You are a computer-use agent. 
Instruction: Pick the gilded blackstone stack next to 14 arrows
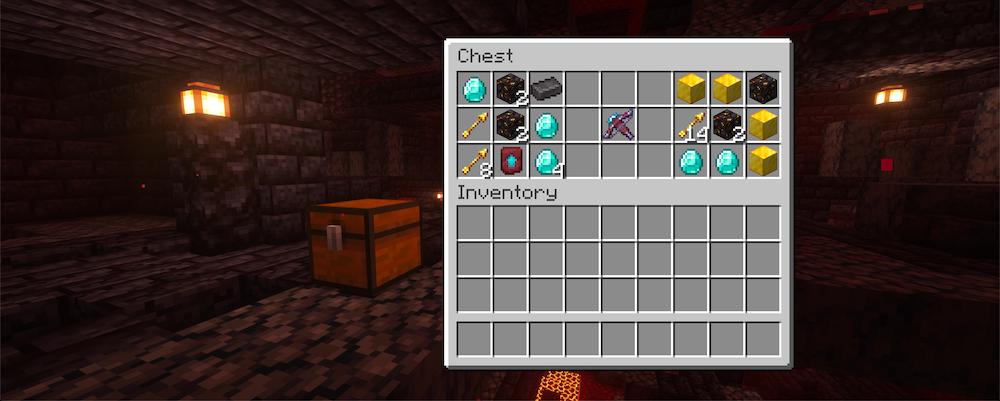727,125
